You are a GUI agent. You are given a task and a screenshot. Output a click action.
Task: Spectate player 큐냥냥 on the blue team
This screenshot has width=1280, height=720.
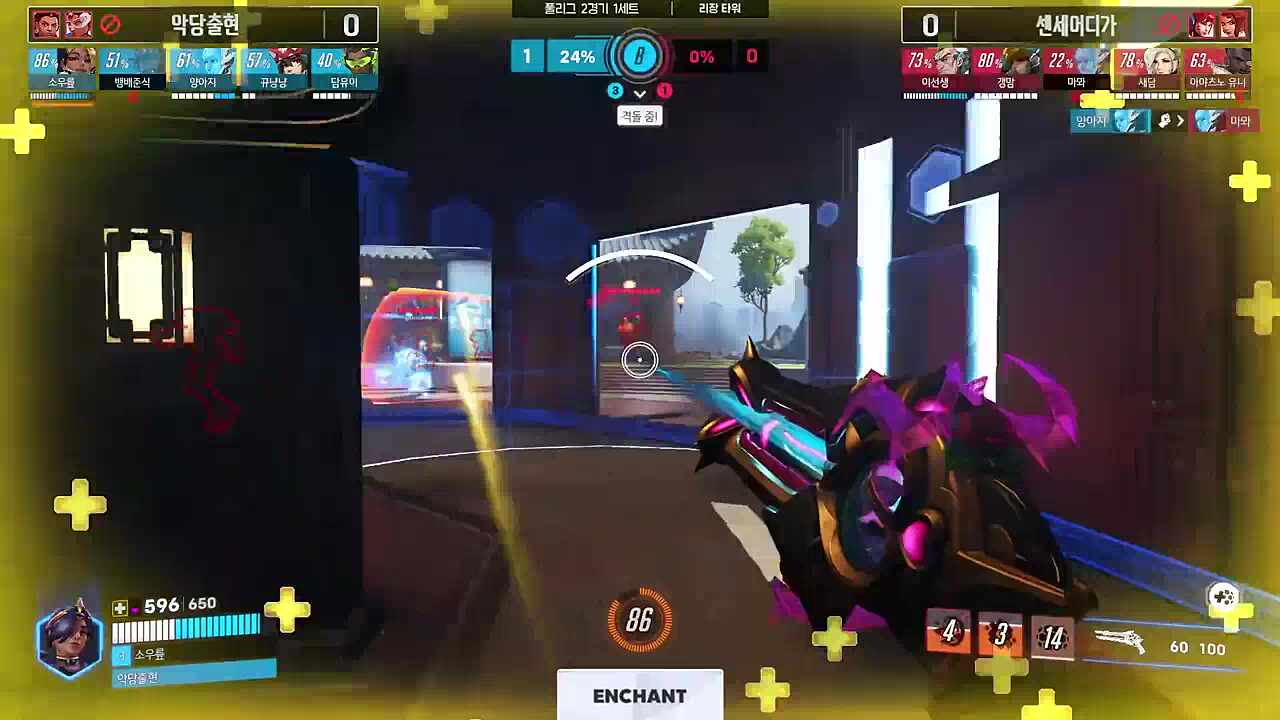tap(274, 69)
